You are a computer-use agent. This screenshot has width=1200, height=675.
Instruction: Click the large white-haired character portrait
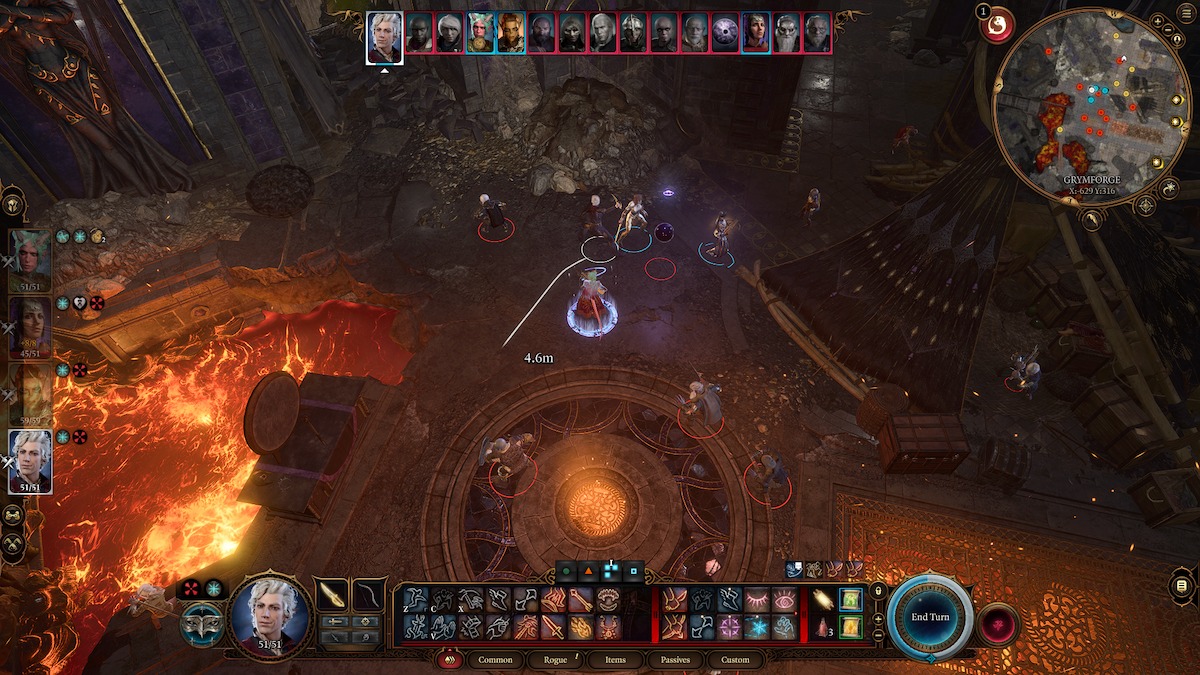tap(270, 614)
